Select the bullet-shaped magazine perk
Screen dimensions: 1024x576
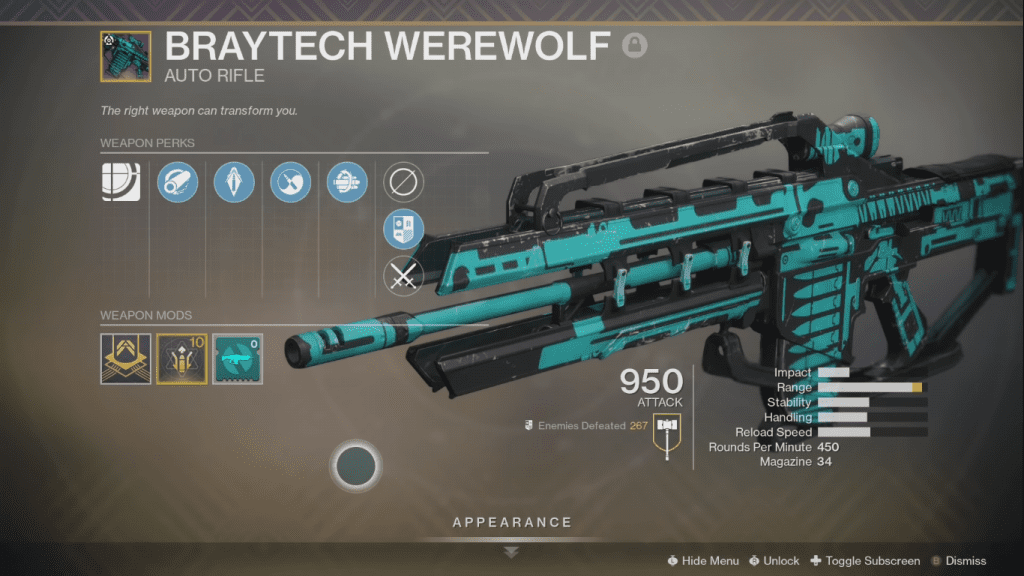coord(234,182)
